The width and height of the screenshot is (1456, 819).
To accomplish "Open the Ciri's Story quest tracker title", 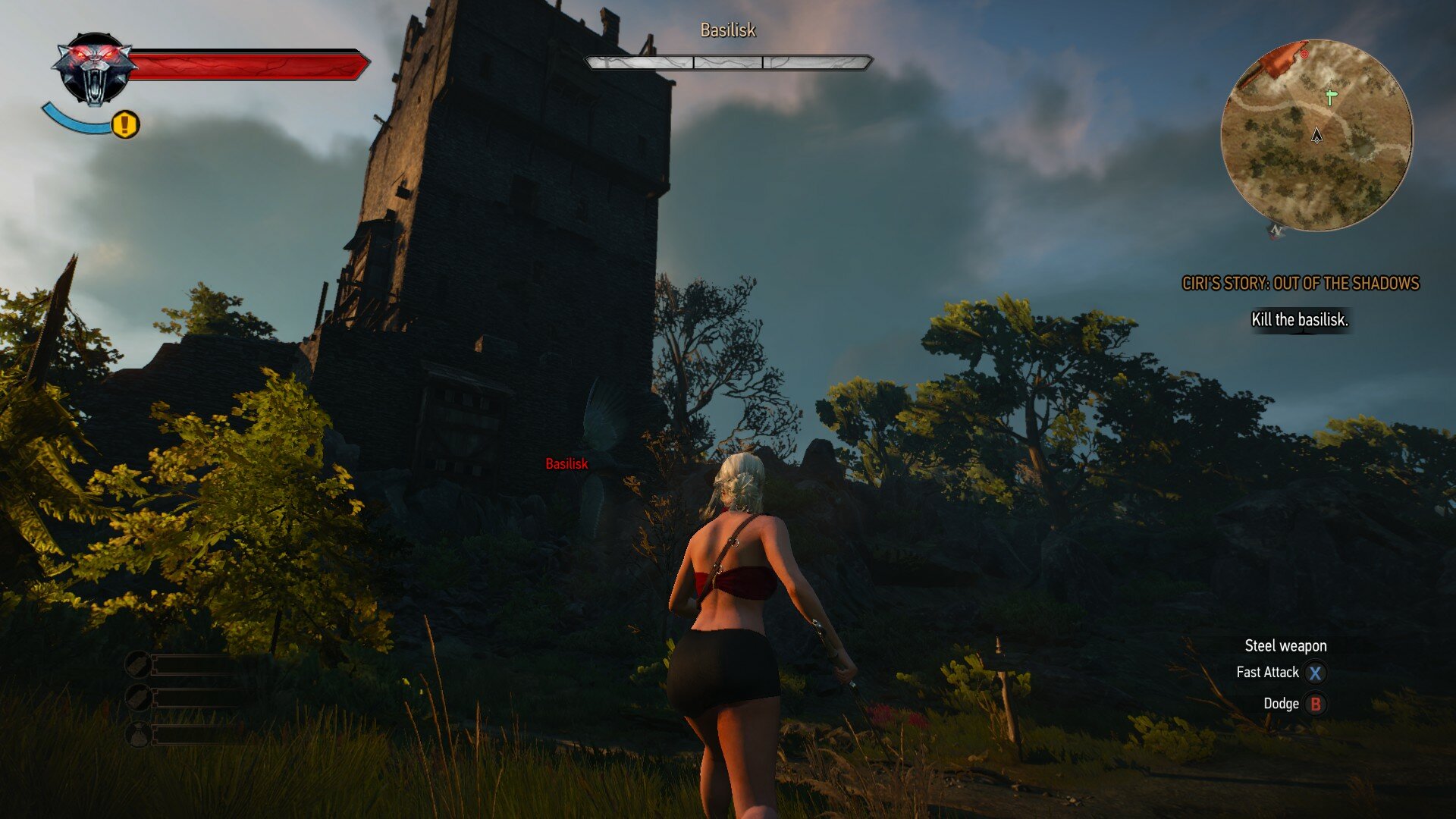I will tap(1300, 284).
